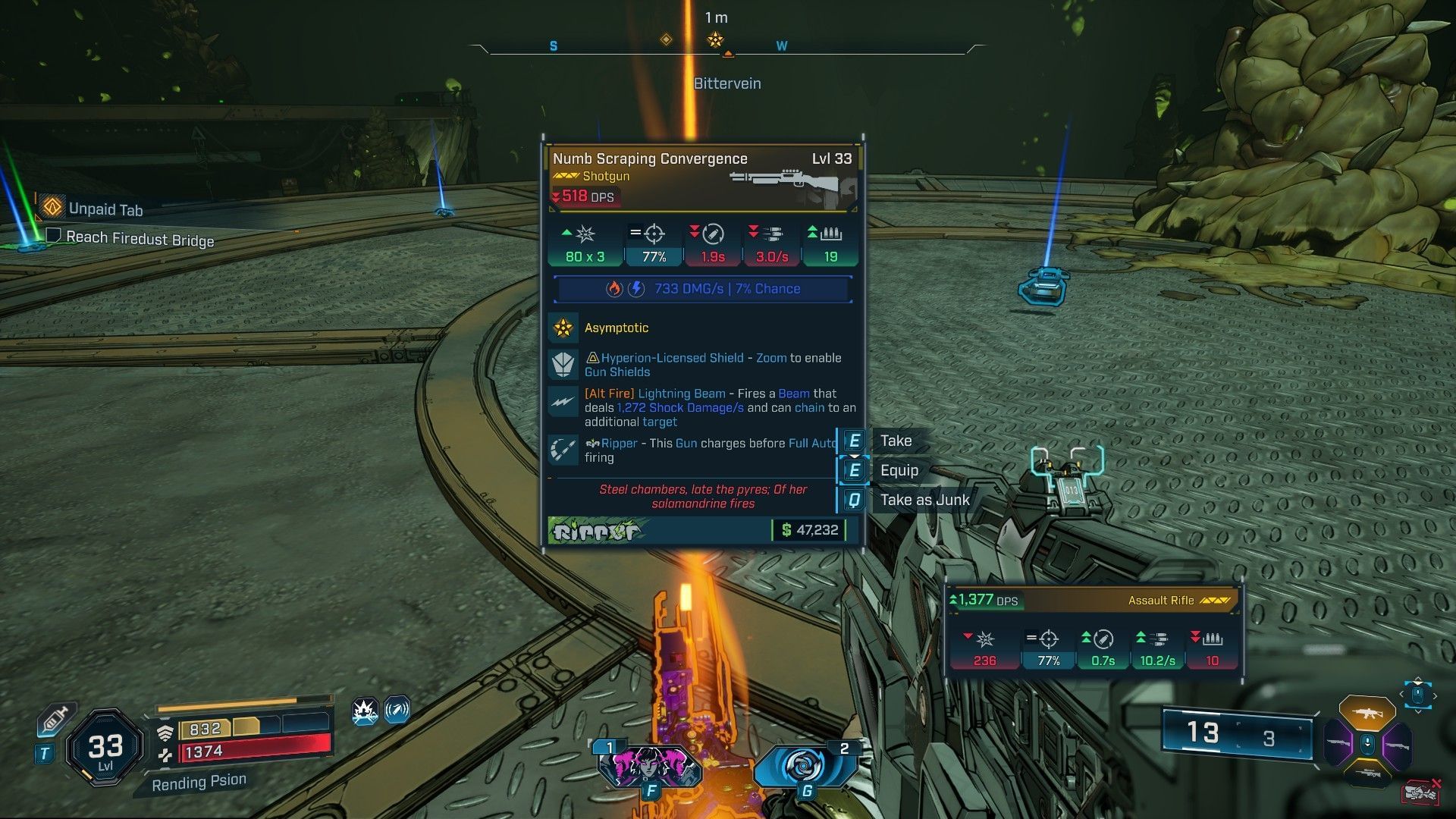Select the star marker on the compass

pos(715,40)
